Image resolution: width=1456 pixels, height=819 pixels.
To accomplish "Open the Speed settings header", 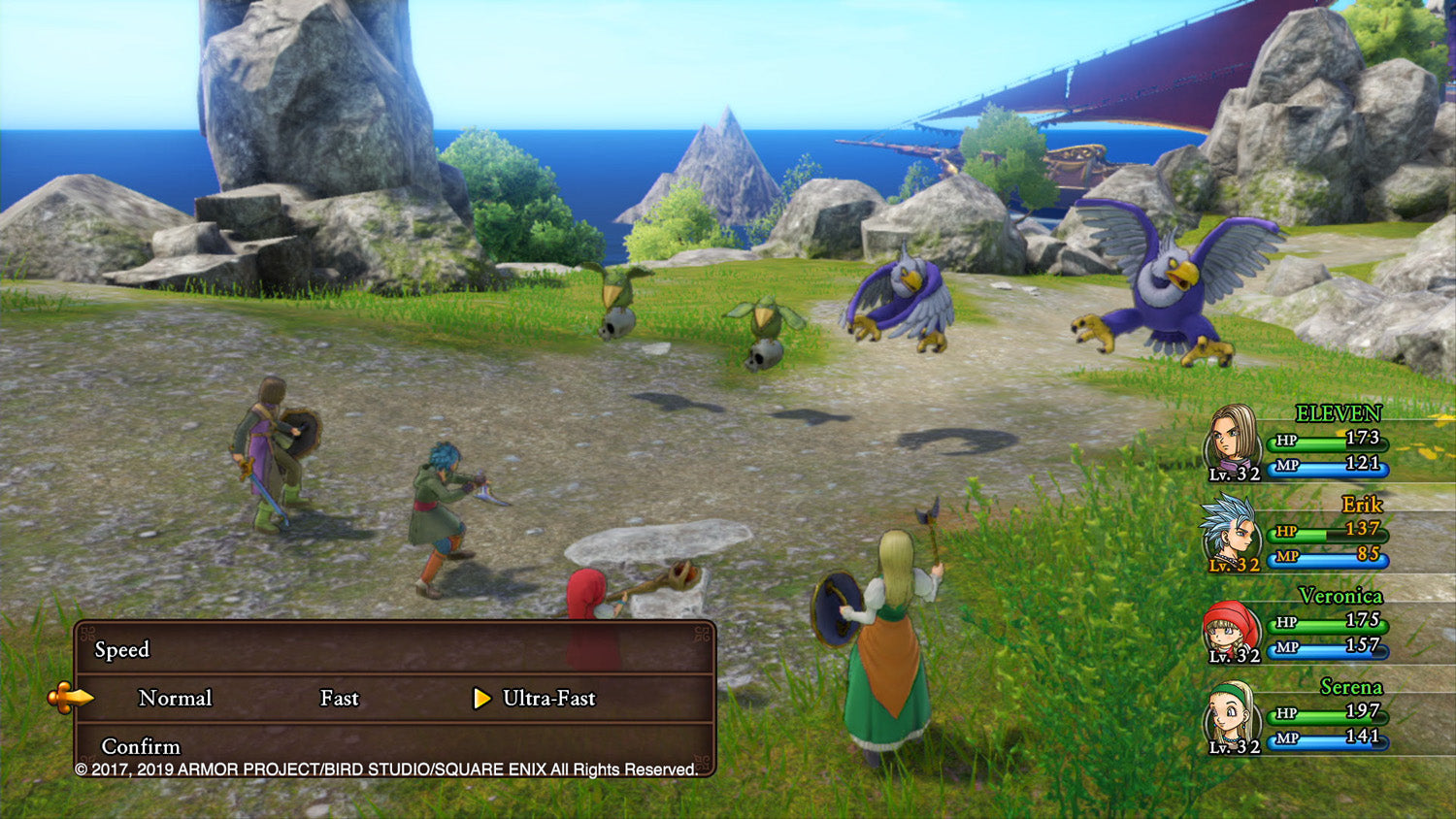I will (x=121, y=651).
